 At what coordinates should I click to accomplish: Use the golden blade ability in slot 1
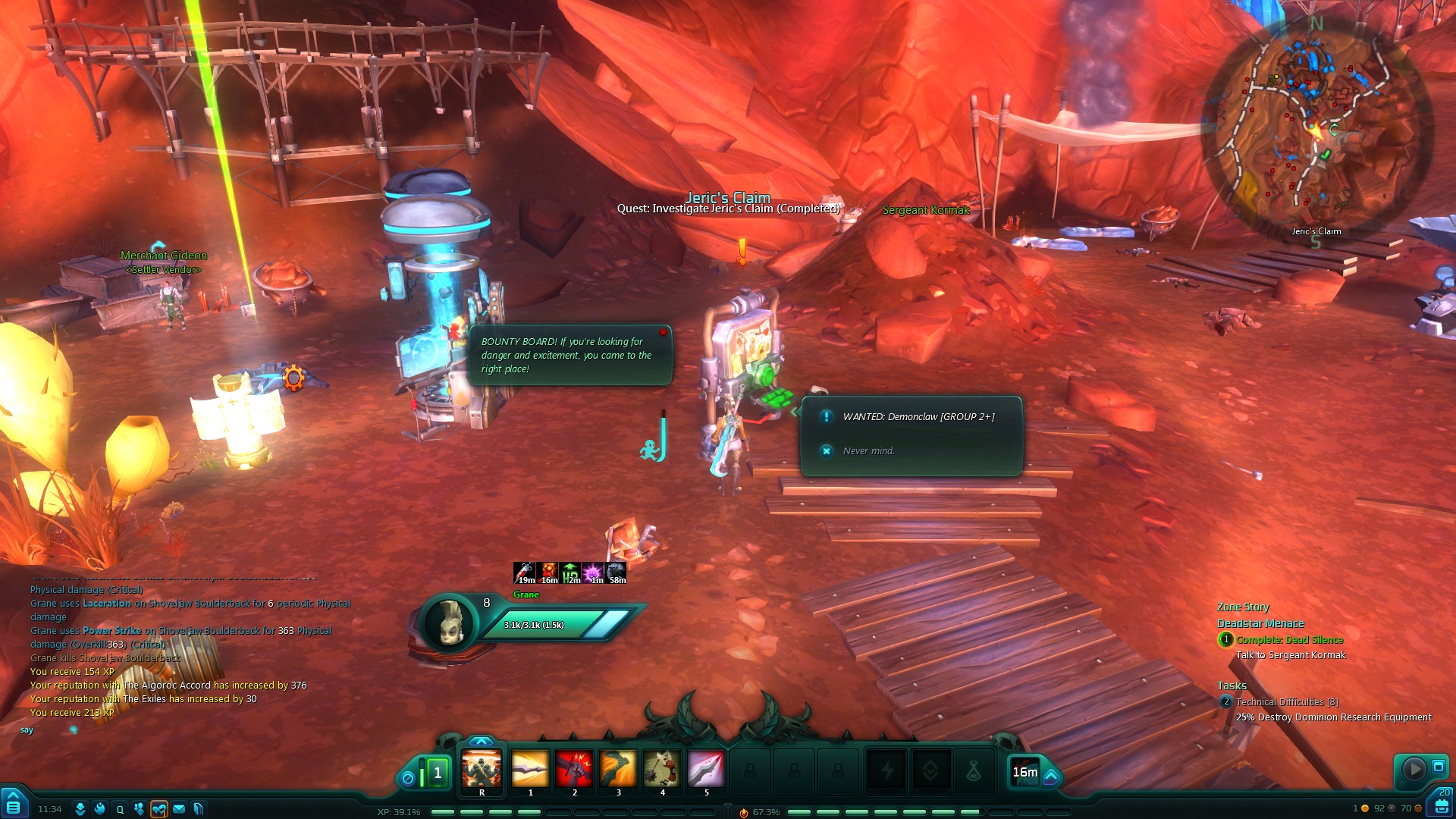click(x=530, y=770)
